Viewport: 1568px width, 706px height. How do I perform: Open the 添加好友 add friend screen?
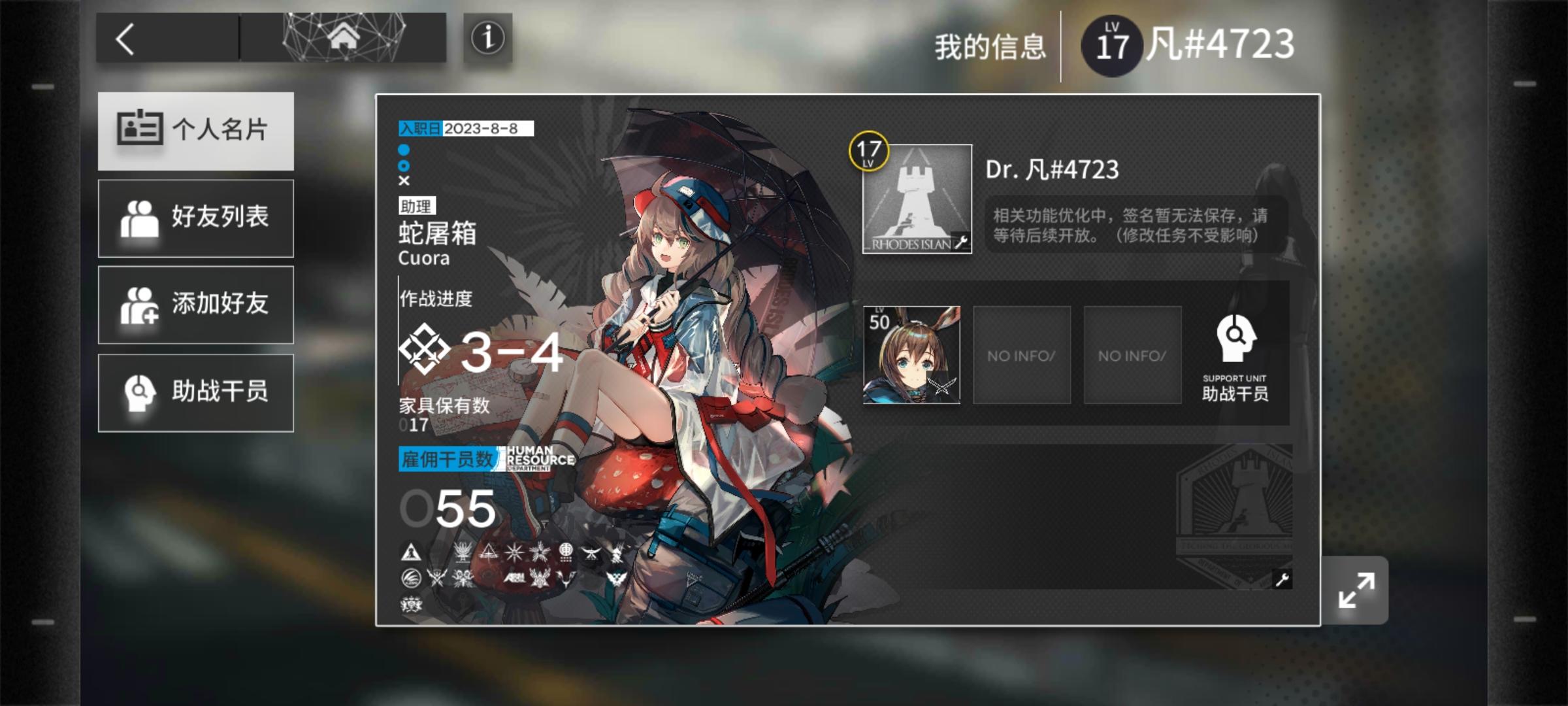tap(195, 305)
